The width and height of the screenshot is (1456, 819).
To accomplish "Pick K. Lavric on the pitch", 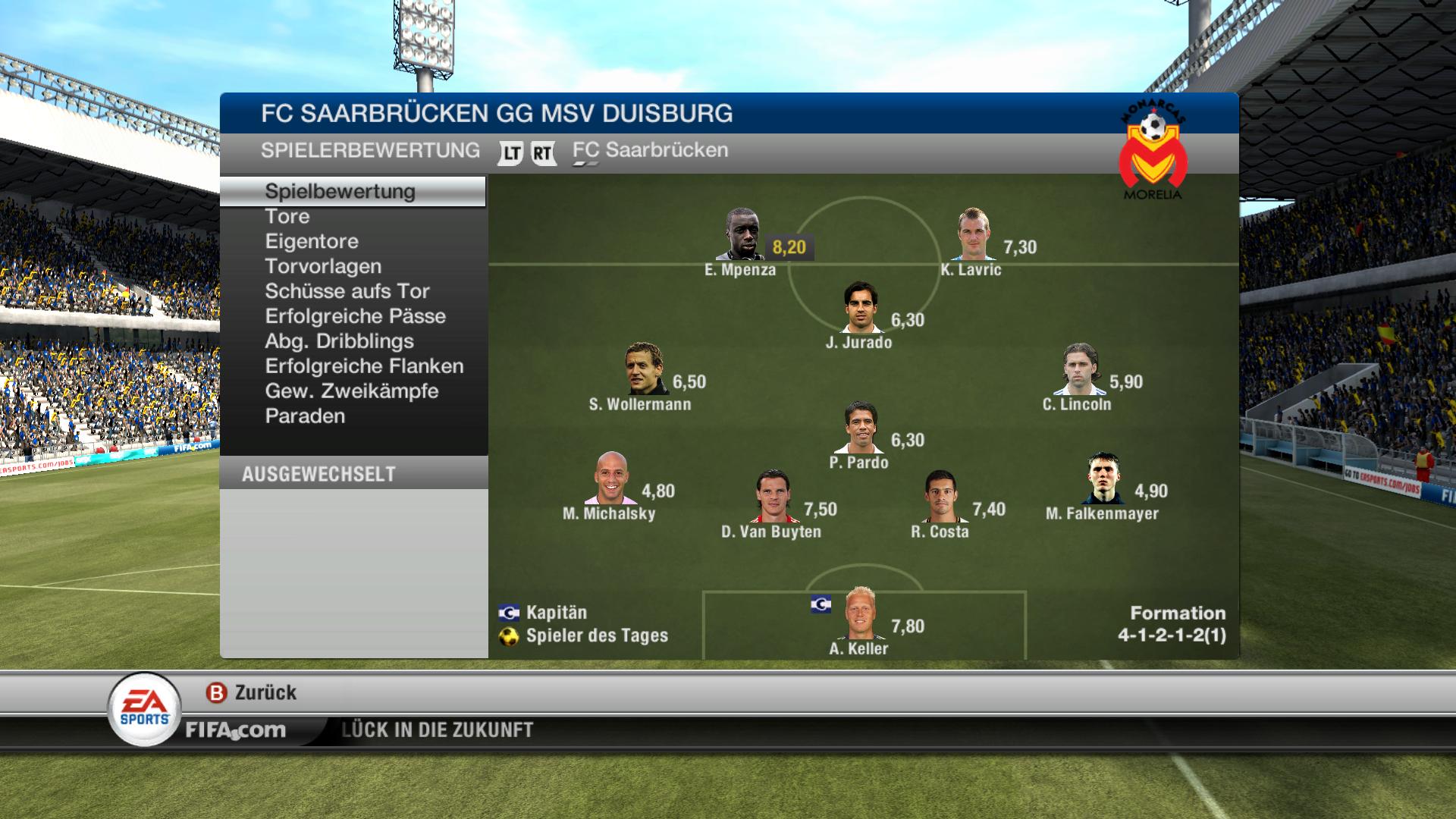I will (972, 235).
